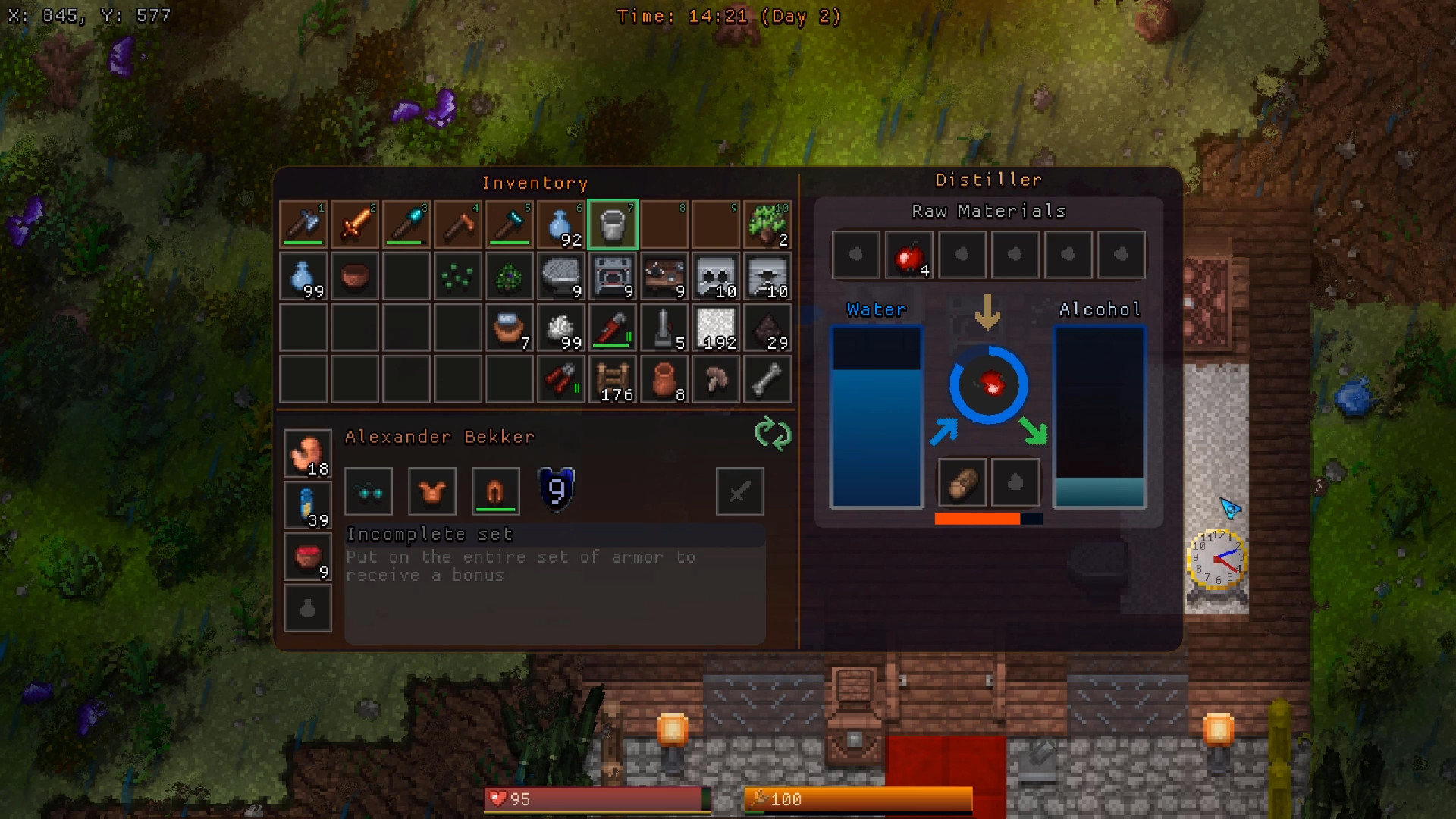1456x819 pixels.
Task: Click the stack of 176 wooden fences
Action: pyautogui.click(x=612, y=379)
